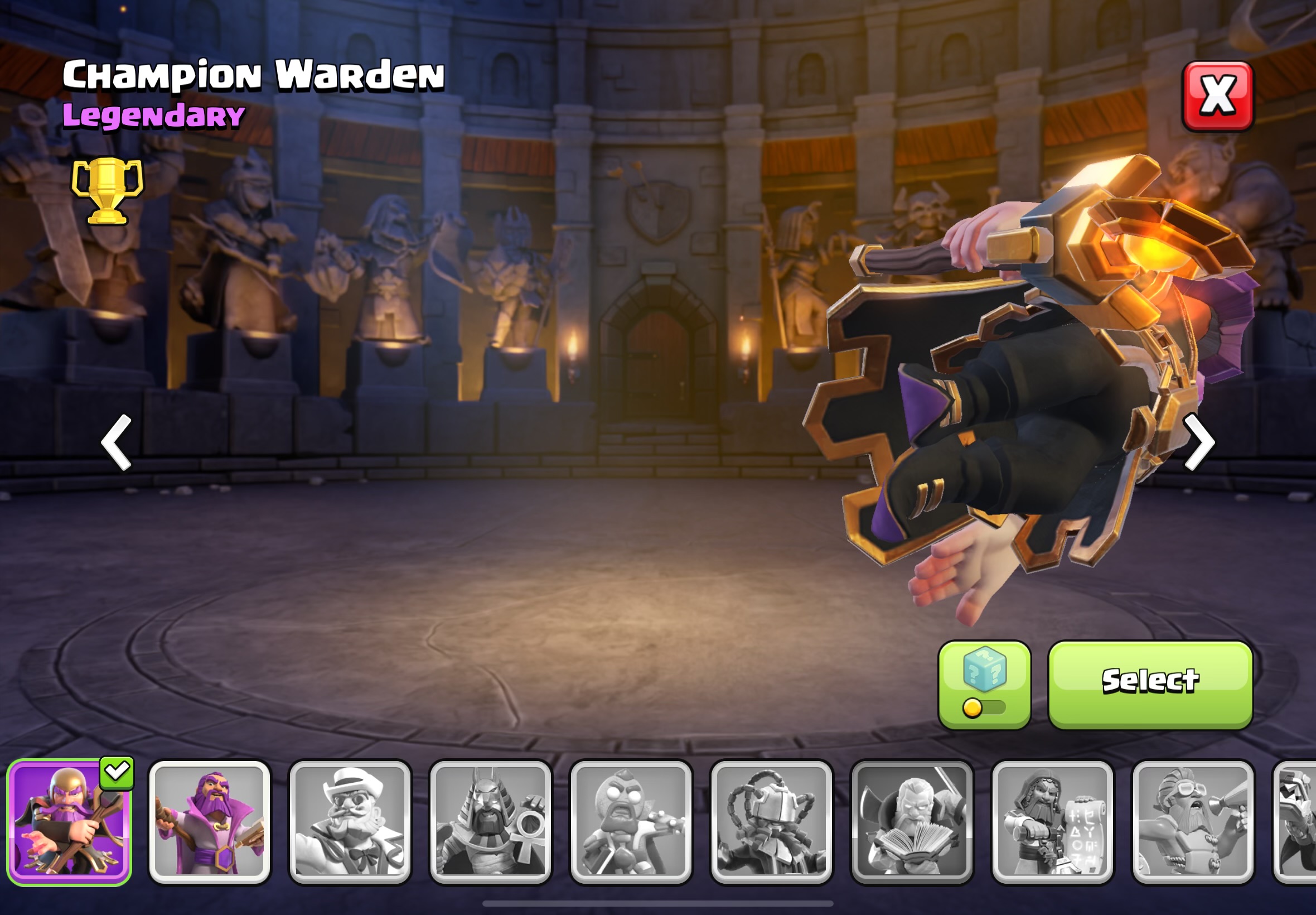Confirm the skin with the Select button
Viewport: 1316px width, 915px height.
tap(1150, 685)
